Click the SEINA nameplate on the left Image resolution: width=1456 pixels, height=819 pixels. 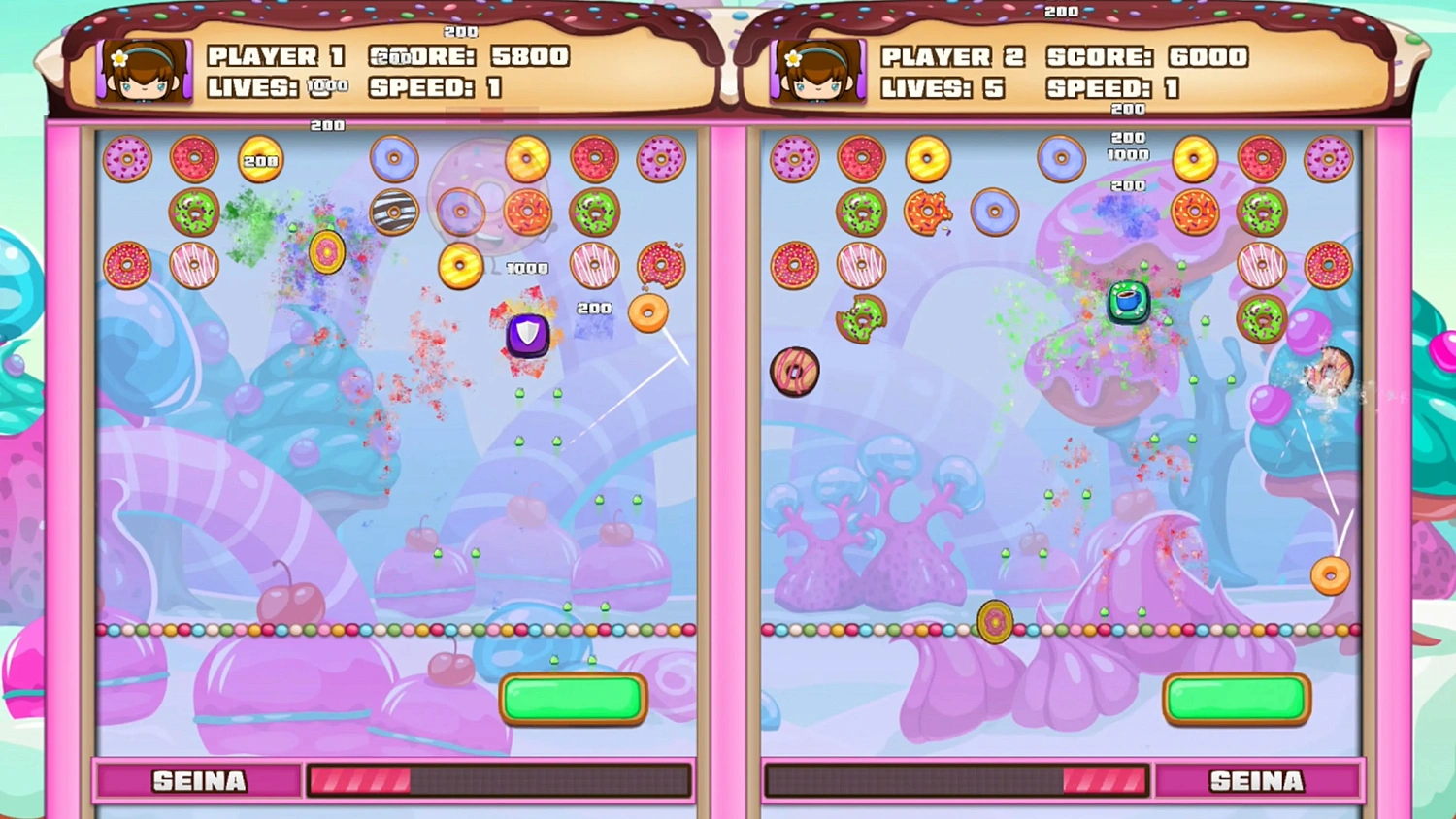197,780
